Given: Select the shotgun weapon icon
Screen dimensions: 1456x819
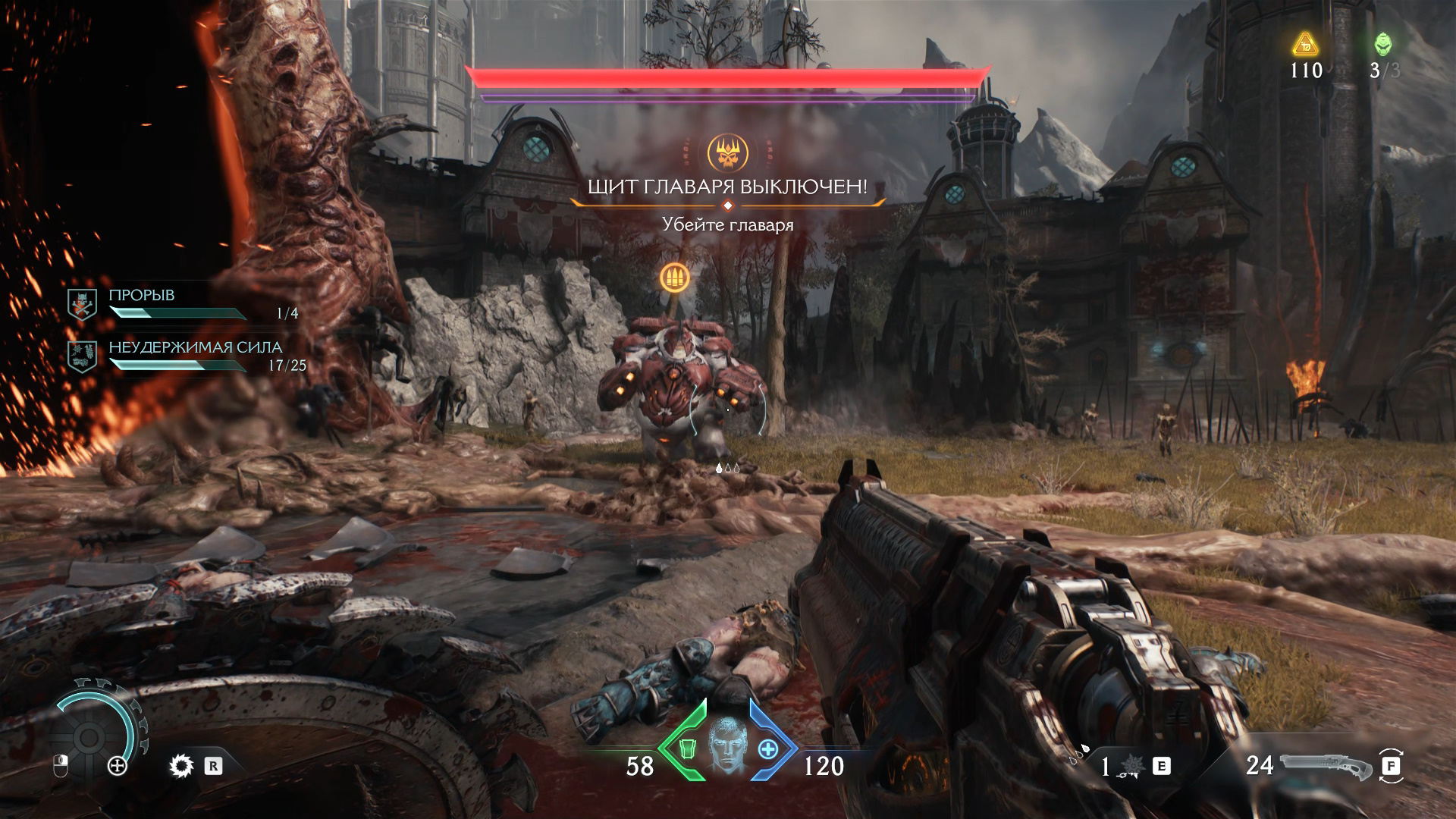Looking at the screenshot, I should pyautogui.click(x=1326, y=767).
